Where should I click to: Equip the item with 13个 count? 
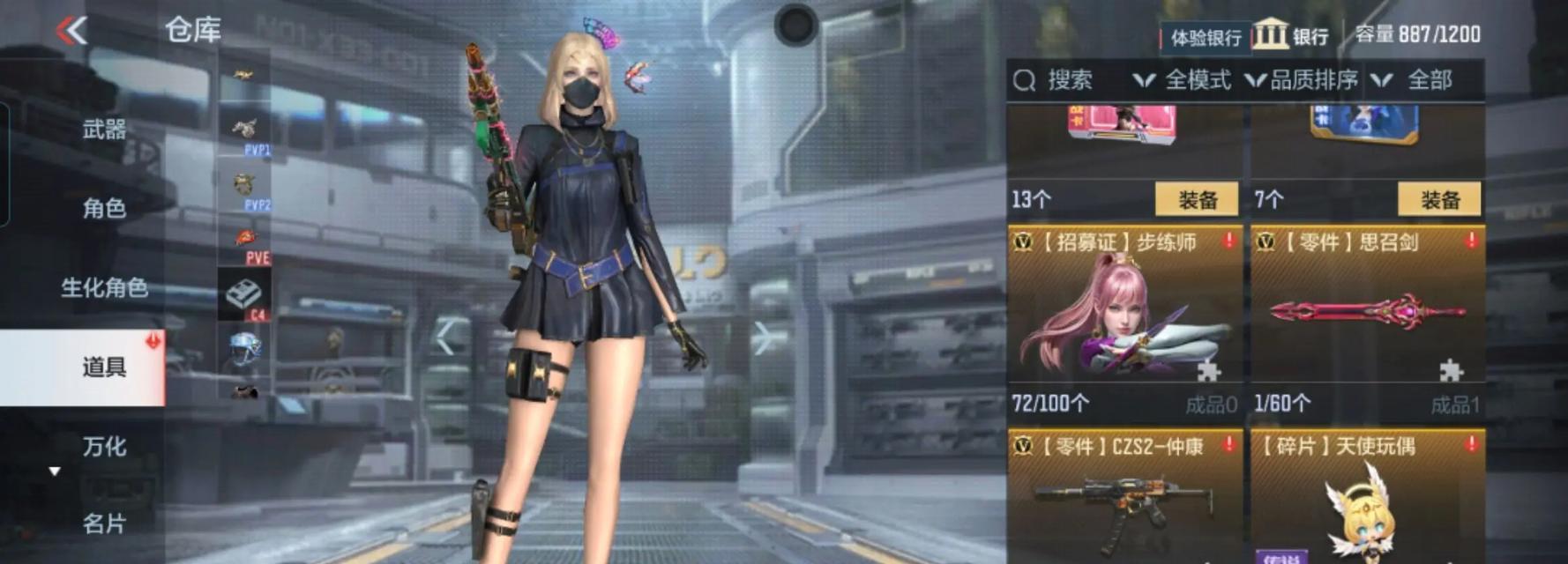1196,200
